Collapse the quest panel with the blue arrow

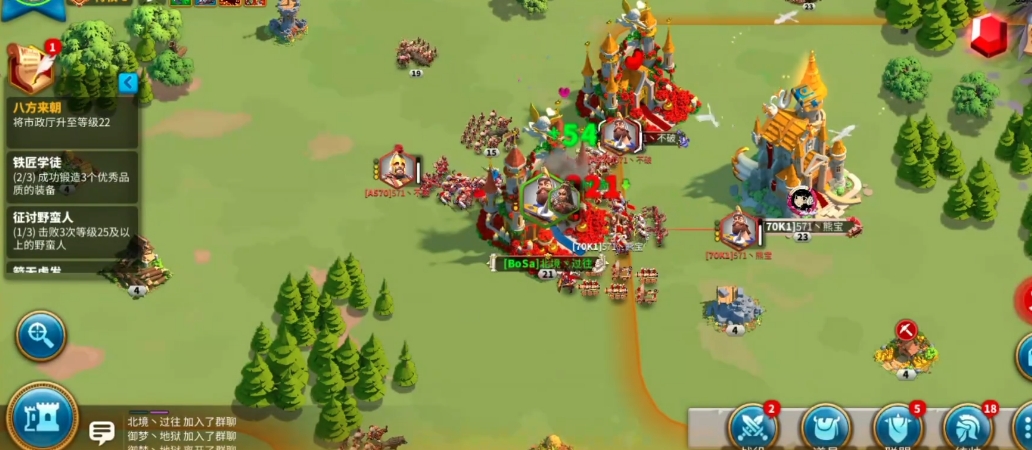click(128, 82)
